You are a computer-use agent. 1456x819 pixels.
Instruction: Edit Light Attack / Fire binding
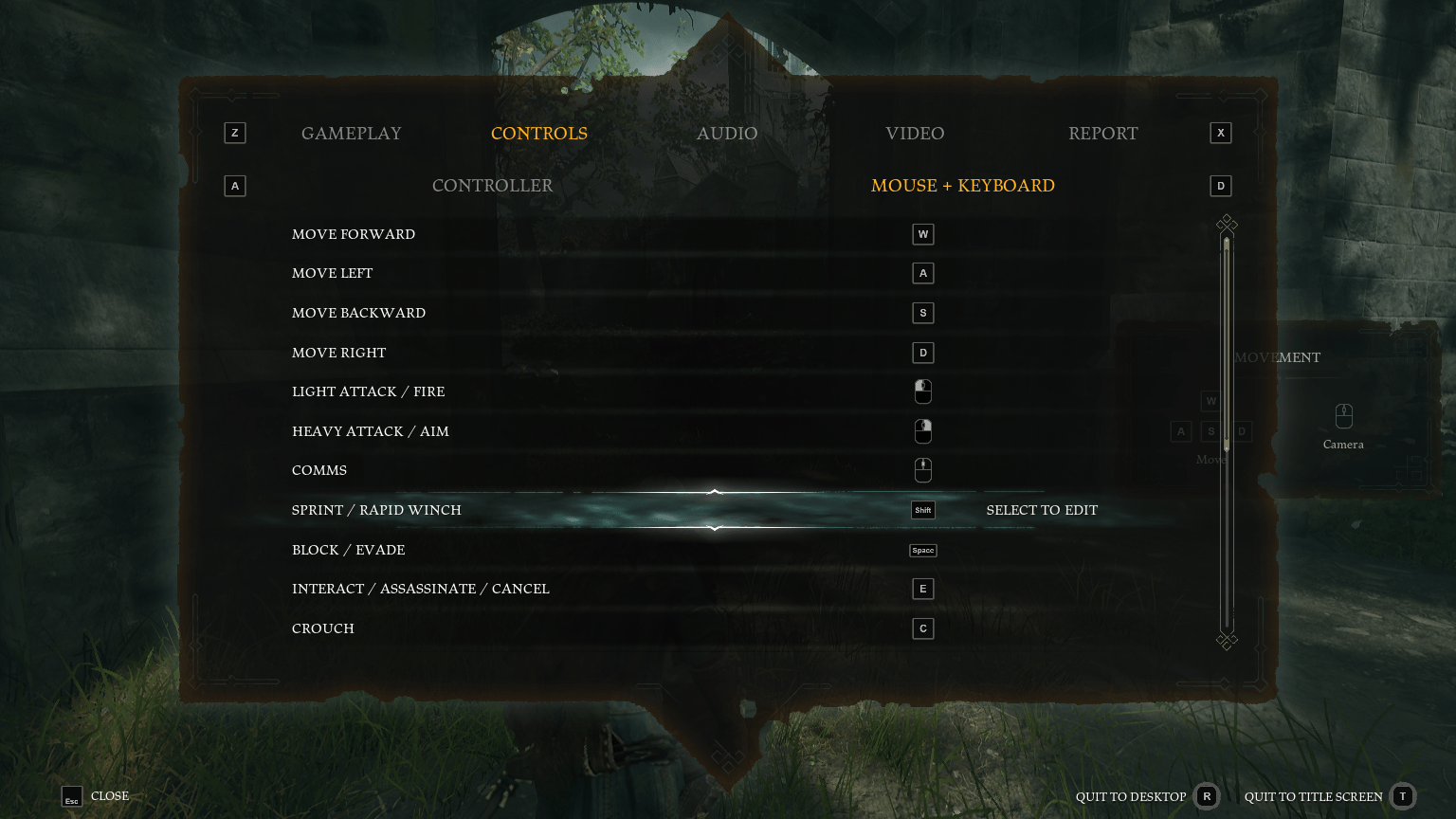(922, 391)
